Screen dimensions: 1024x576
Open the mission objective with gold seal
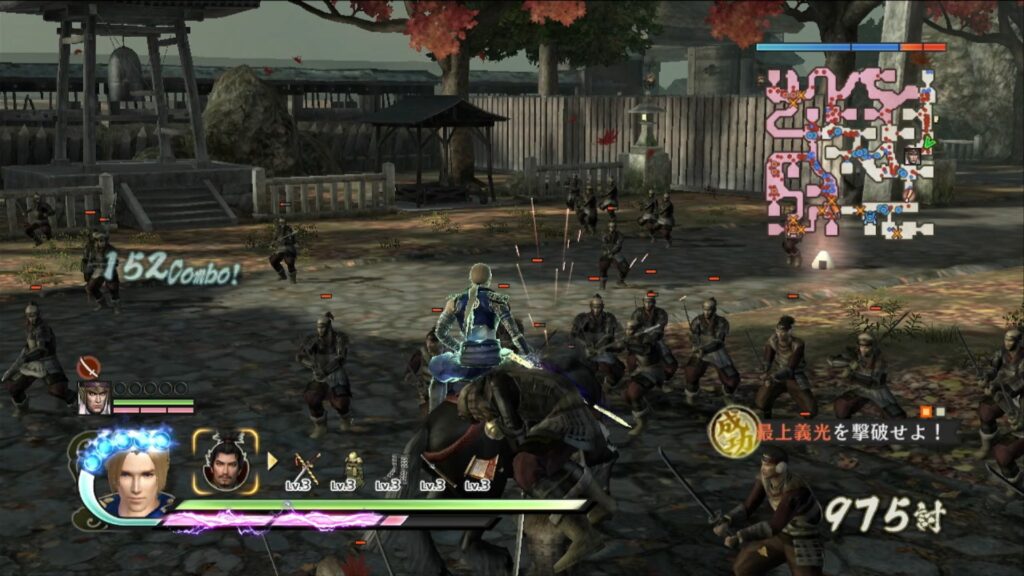tap(830, 431)
